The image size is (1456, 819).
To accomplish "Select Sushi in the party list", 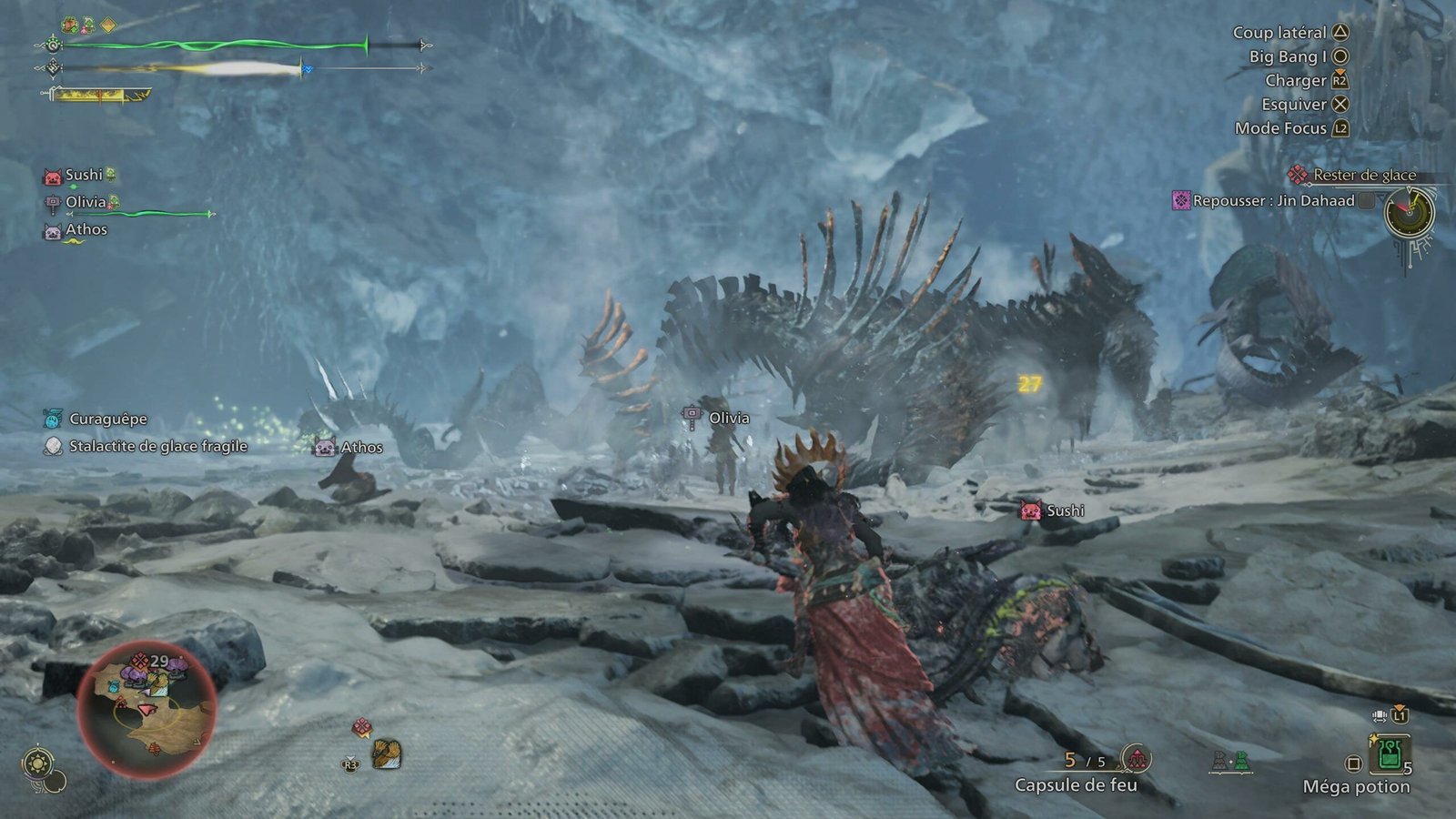I will coord(83,175).
